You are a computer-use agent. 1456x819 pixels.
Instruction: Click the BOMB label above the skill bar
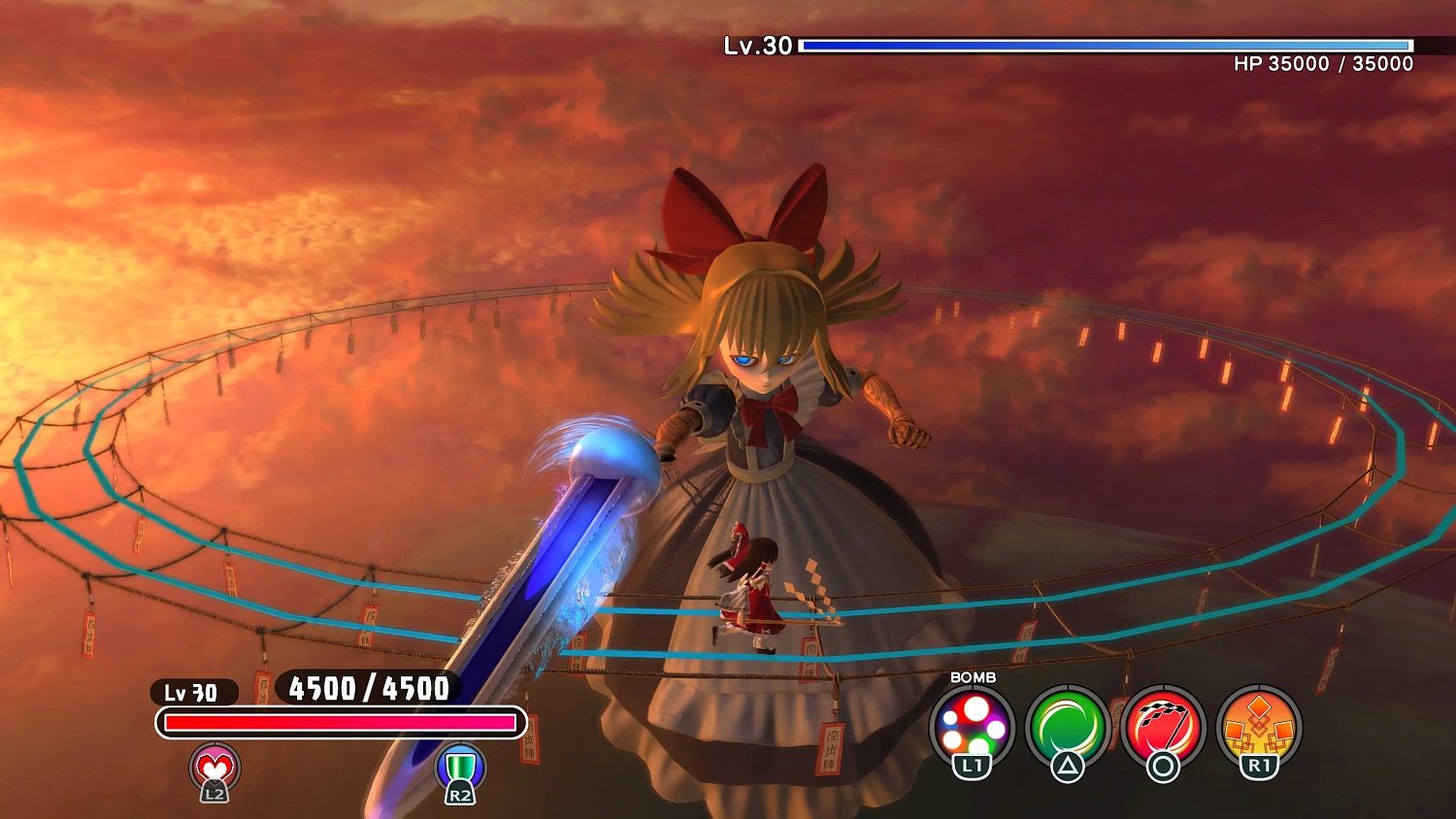coord(972,679)
